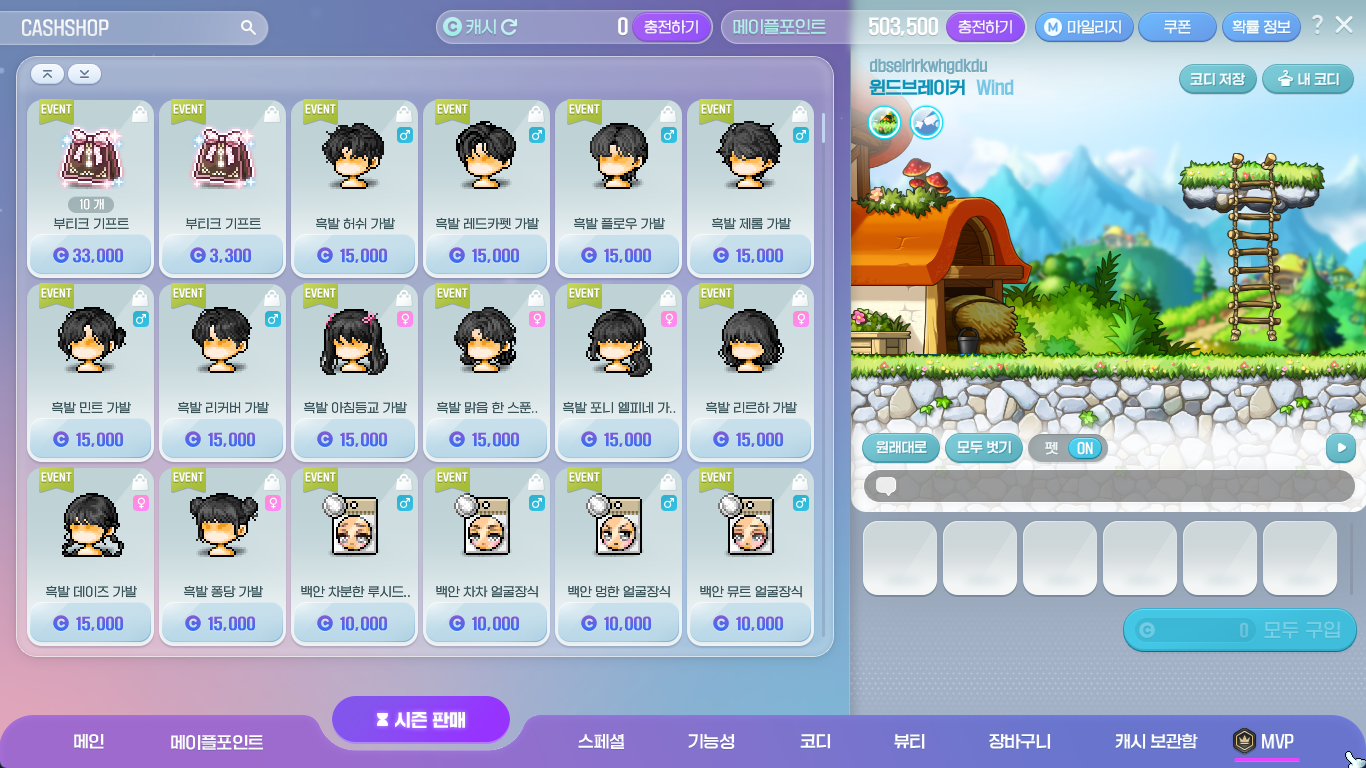Open 내 코디 my outfits
Screen dimensions: 1366x768
pyautogui.click(x=1307, y=79)
